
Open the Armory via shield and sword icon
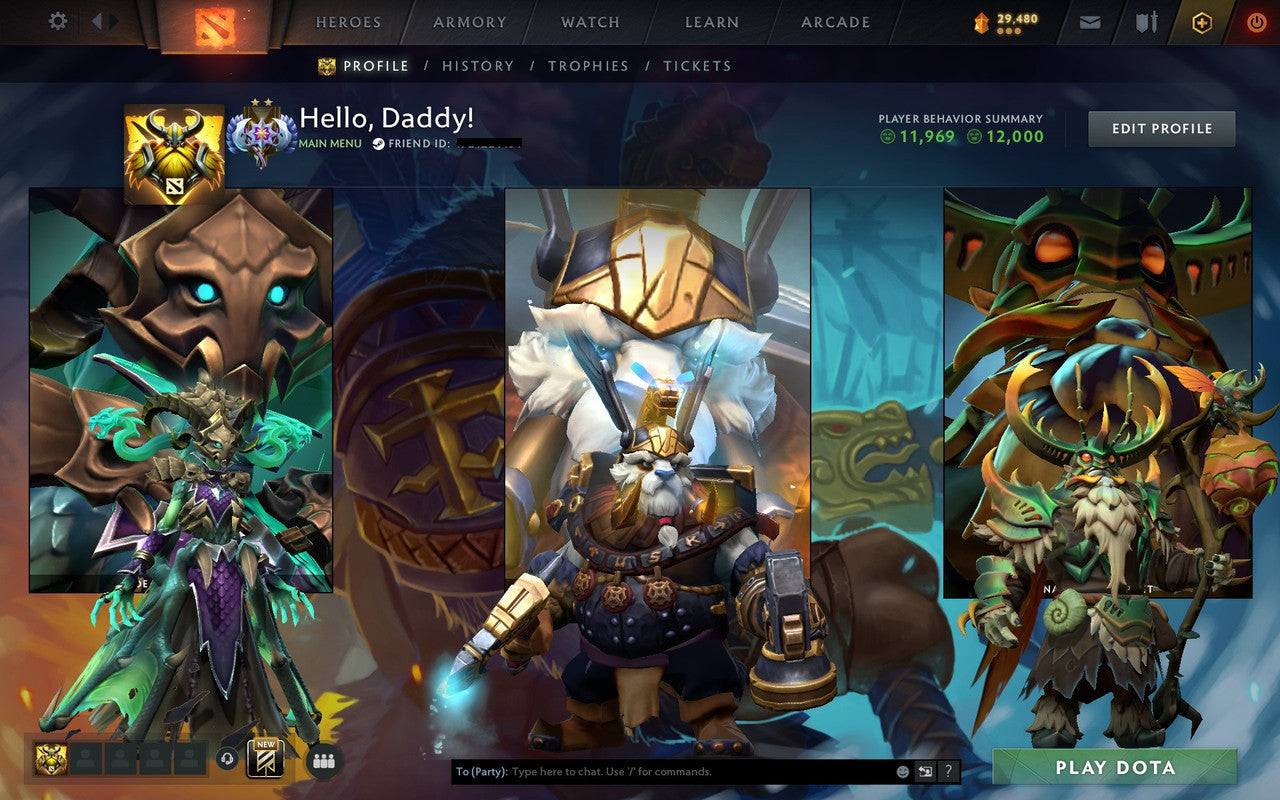1147,21
